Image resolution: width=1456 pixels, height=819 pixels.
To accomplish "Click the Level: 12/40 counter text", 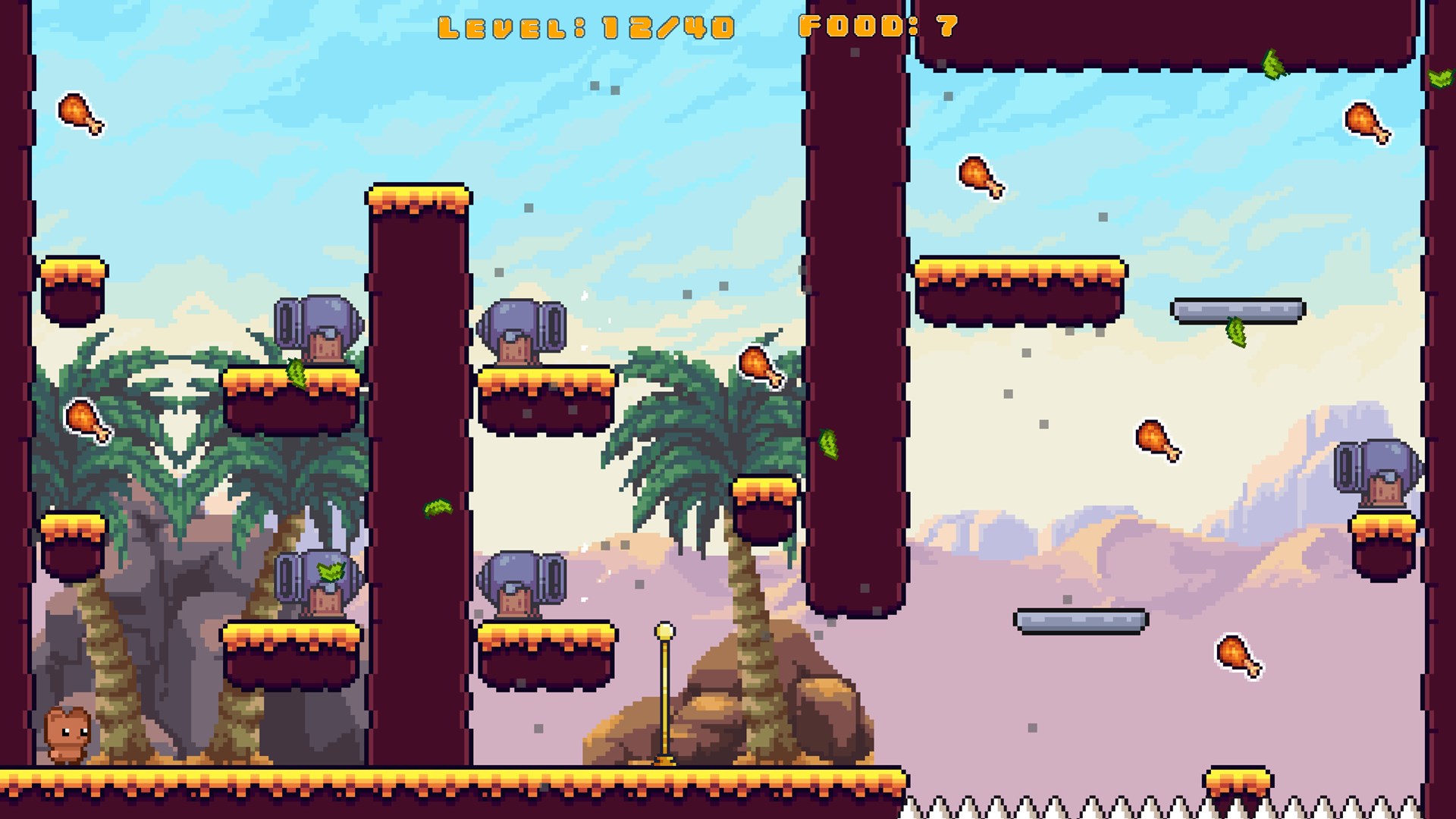I will [588, 27].
